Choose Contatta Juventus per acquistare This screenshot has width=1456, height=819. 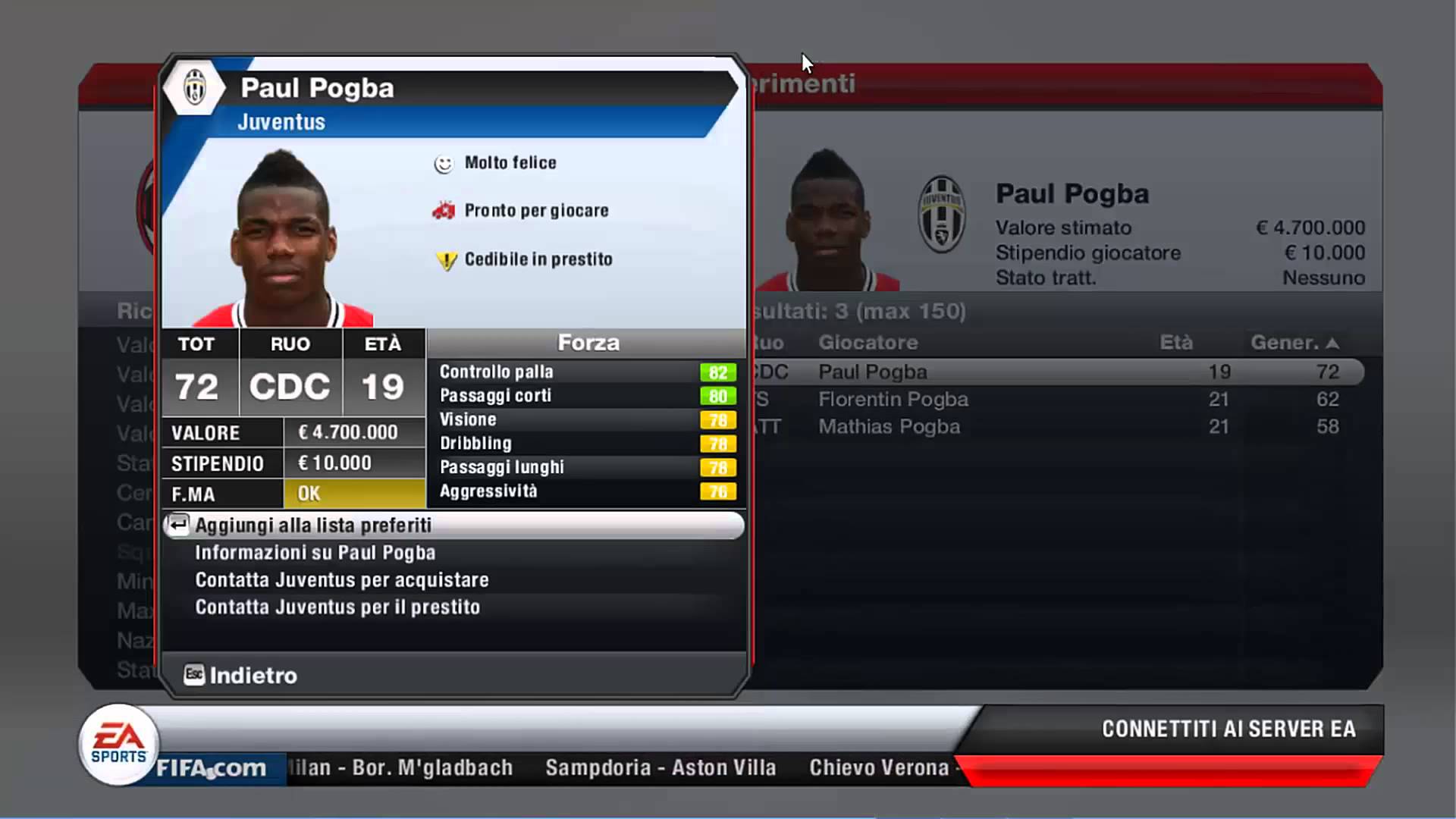click(x=341, y=580)
